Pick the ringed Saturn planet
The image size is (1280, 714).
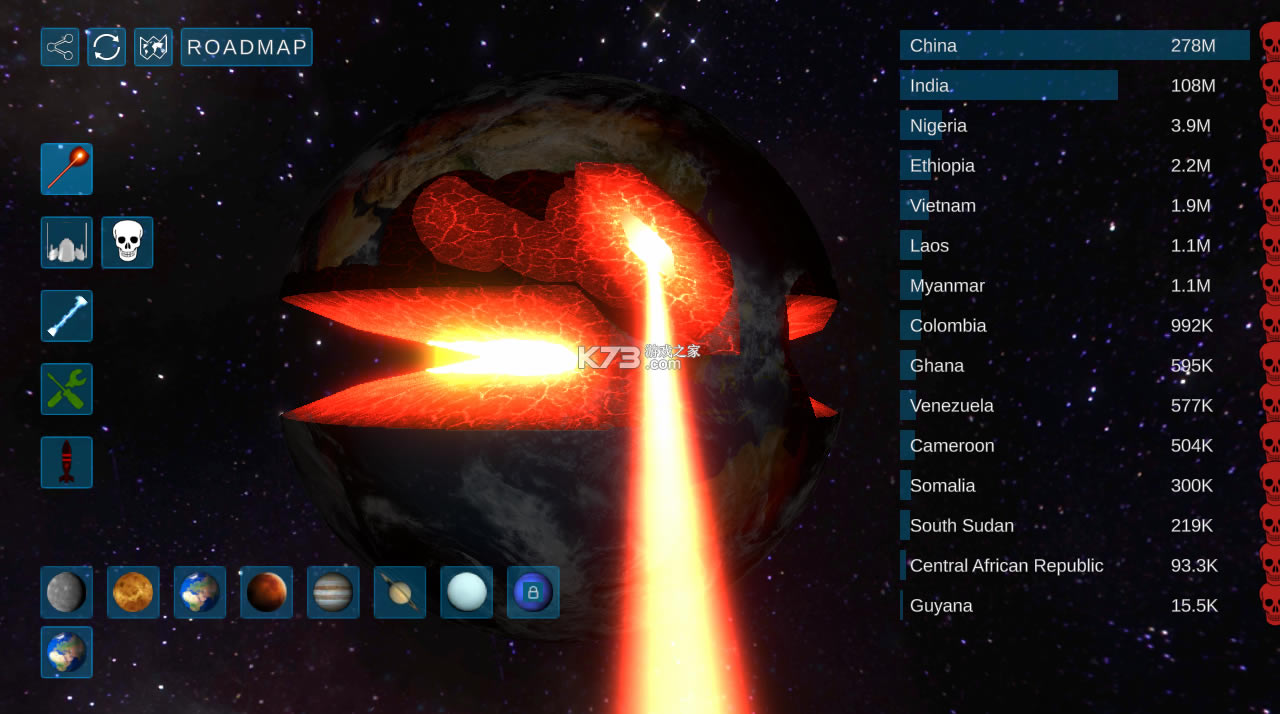coord(400,592)
